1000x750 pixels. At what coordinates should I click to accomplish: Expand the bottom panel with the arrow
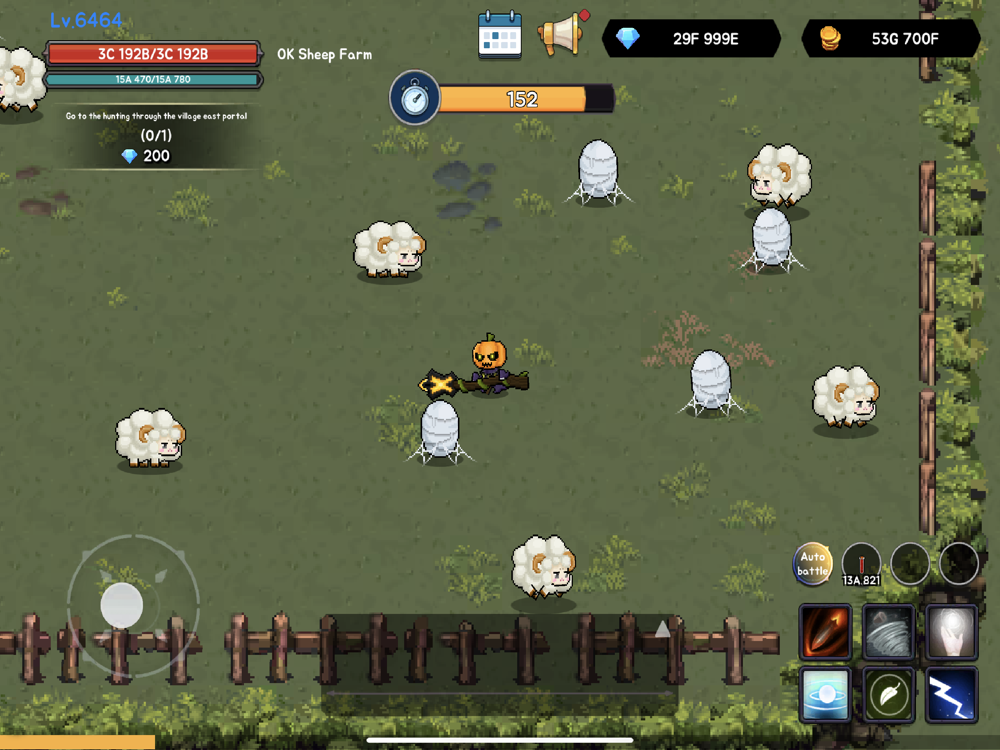tap(662, 628)
